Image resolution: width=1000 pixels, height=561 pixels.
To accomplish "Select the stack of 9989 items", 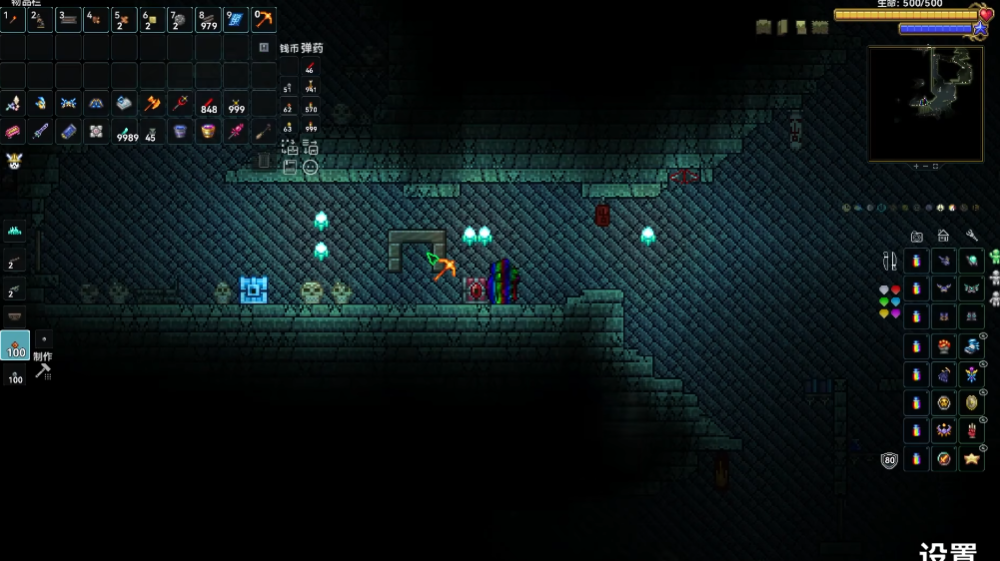I will tap(125, 131).
